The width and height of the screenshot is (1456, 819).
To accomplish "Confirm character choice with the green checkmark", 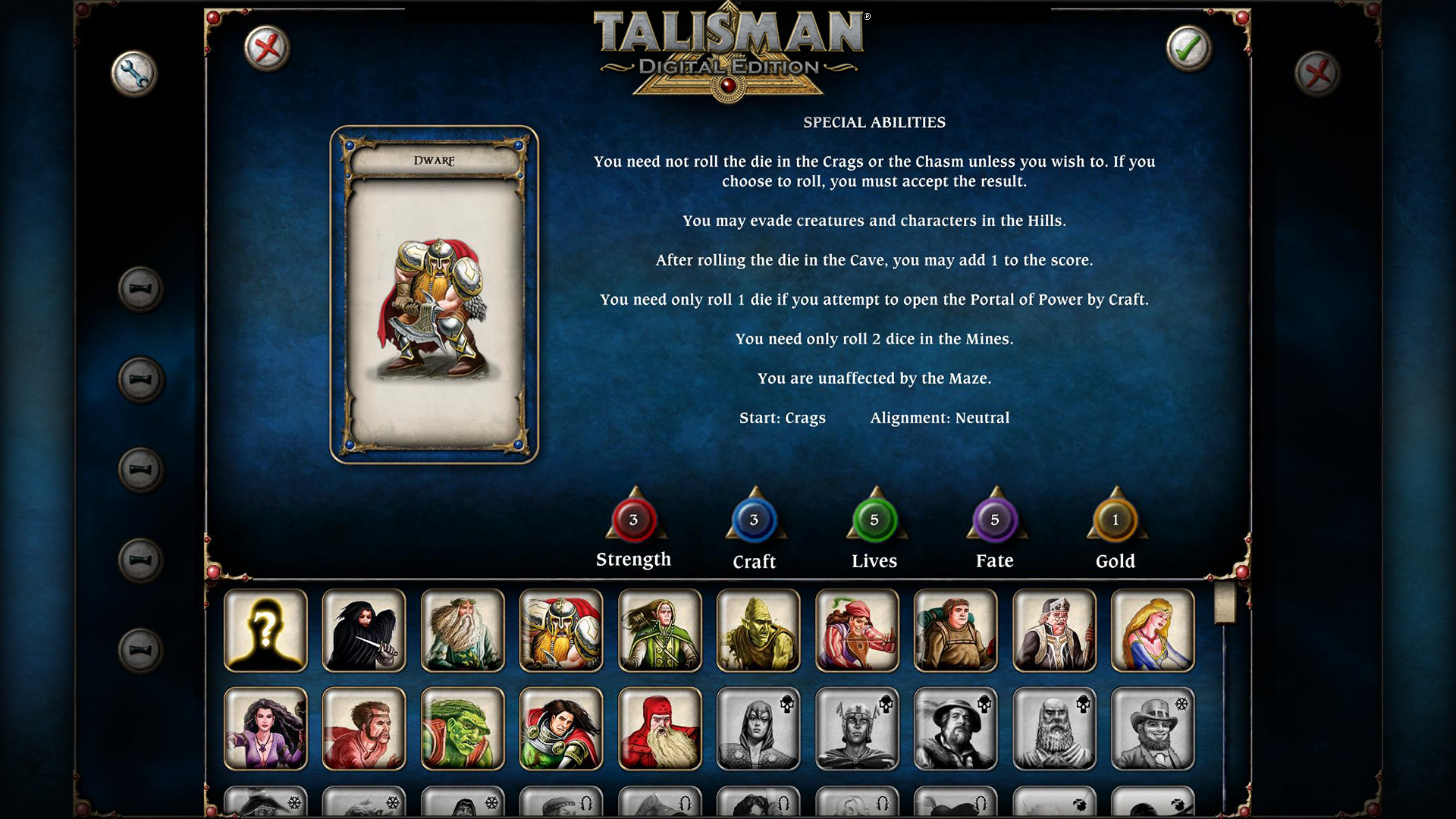I will [1187, 47].
